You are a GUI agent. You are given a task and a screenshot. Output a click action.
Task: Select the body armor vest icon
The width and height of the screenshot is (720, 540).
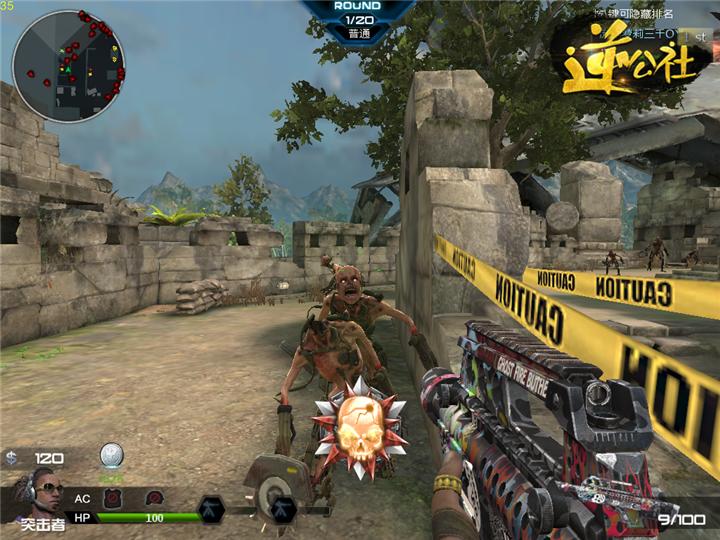pyautogui.click(x=114, y=498)
